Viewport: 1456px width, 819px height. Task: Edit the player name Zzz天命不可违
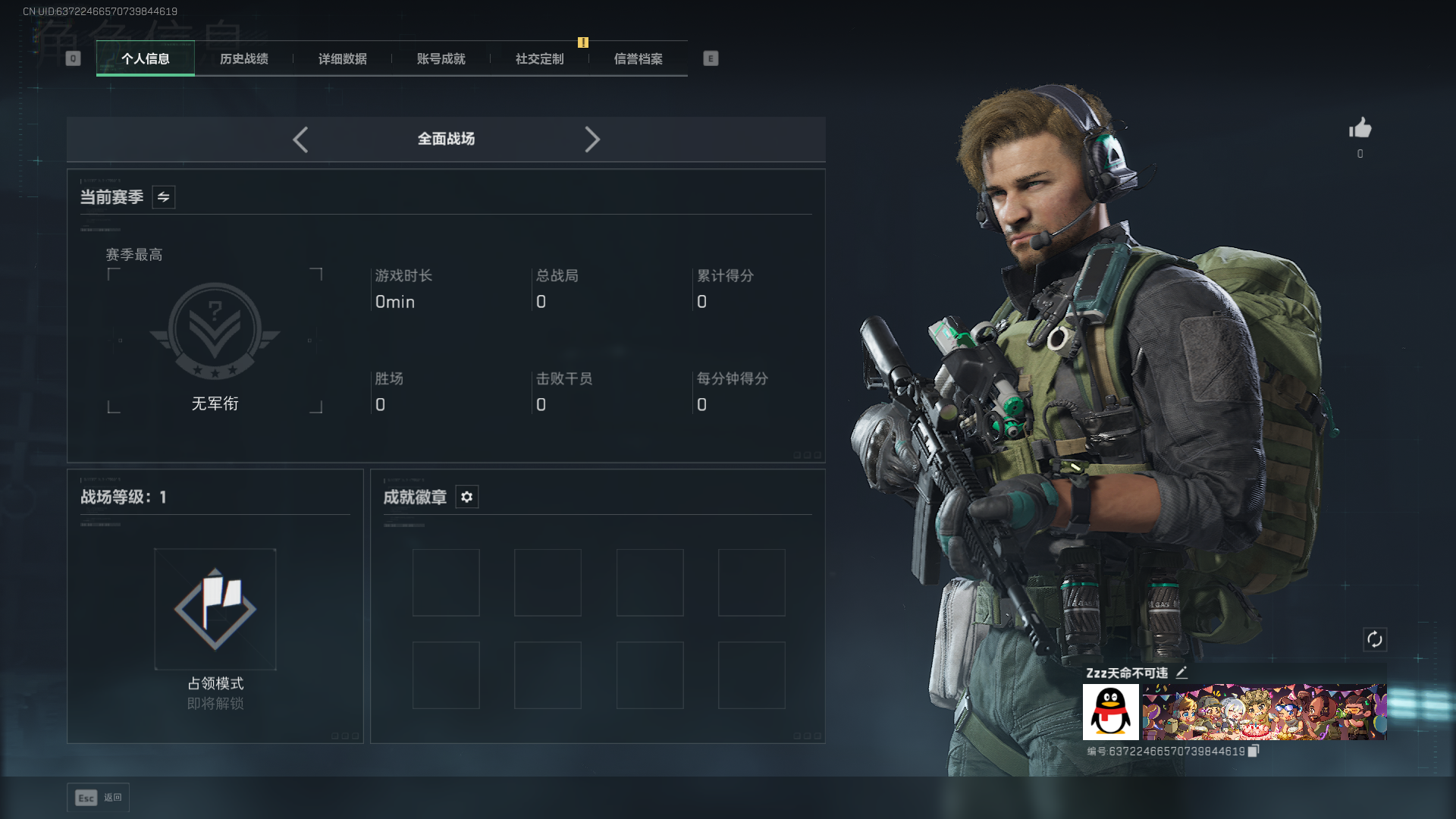coord(1181,673)
